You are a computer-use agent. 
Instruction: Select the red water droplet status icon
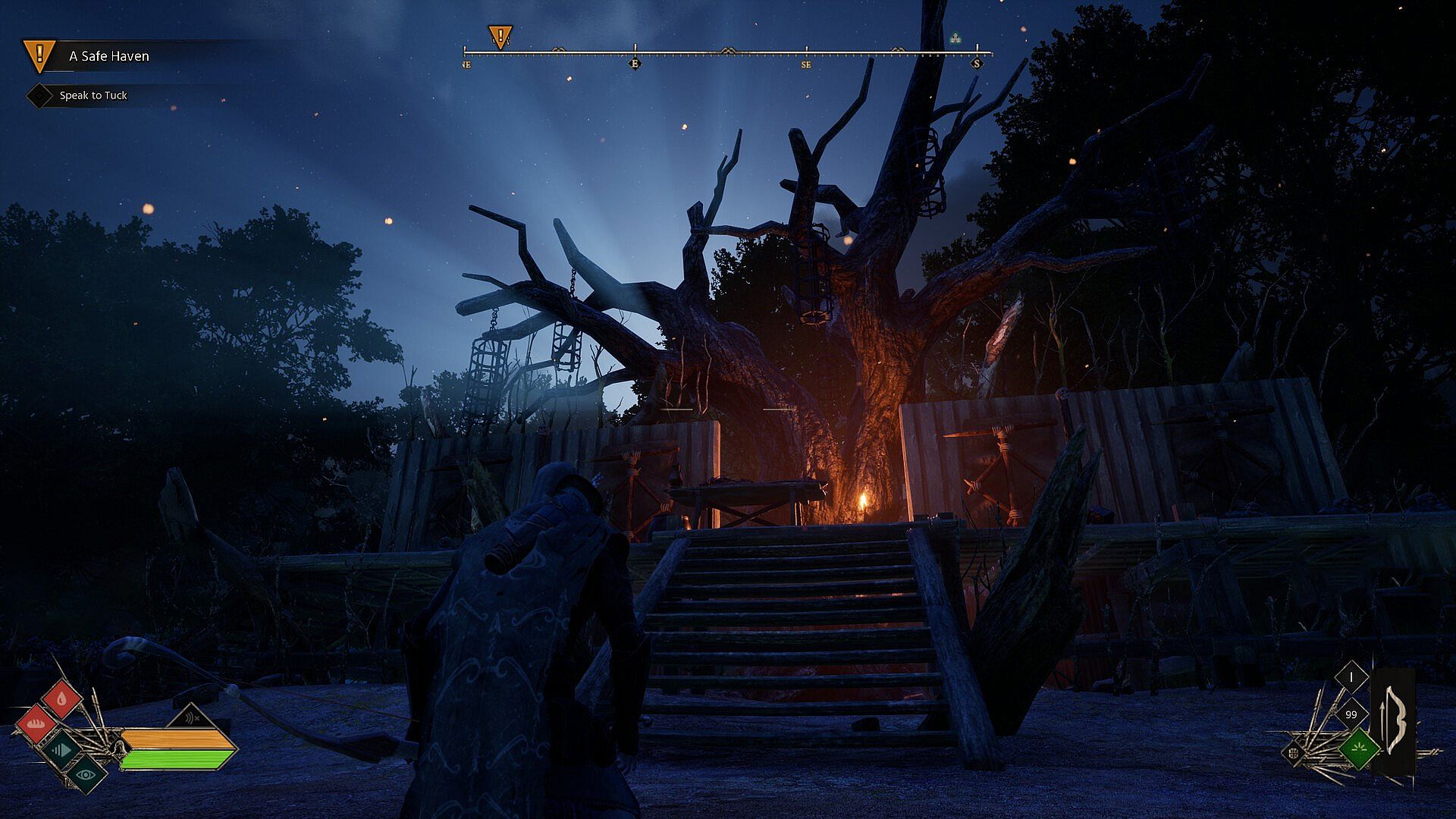61,698
